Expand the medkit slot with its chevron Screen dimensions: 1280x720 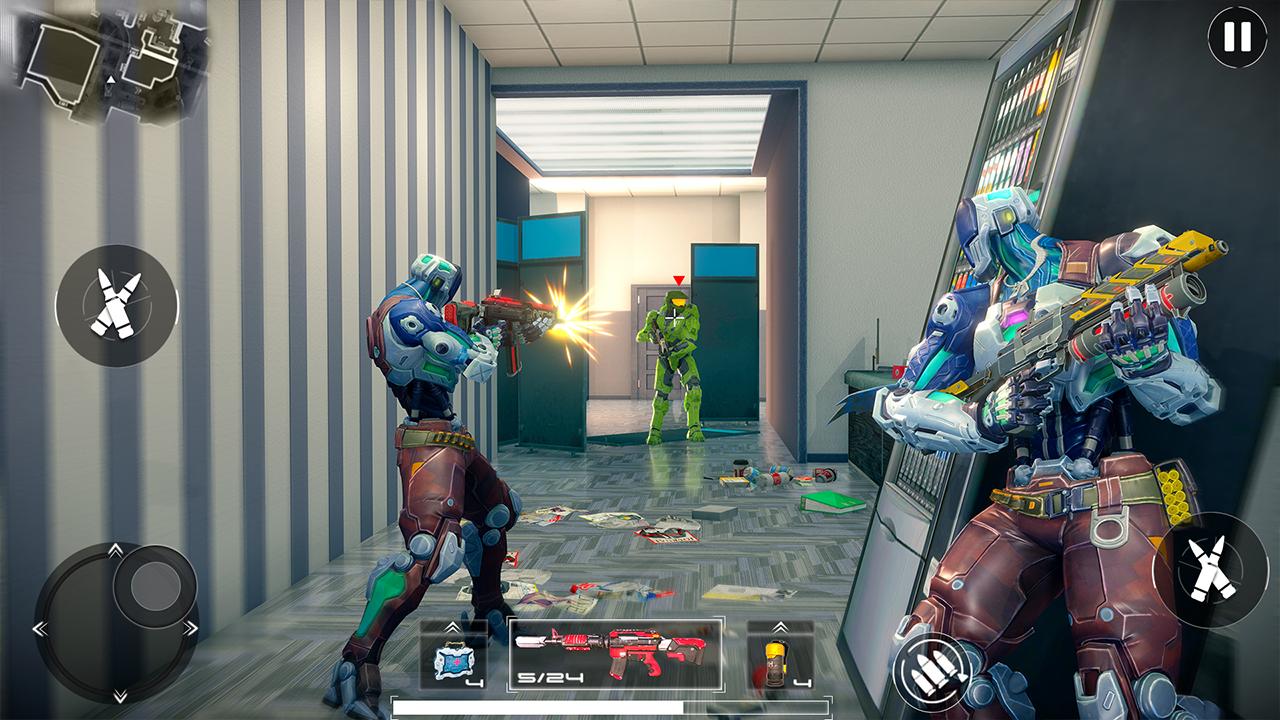coord(453,626)
